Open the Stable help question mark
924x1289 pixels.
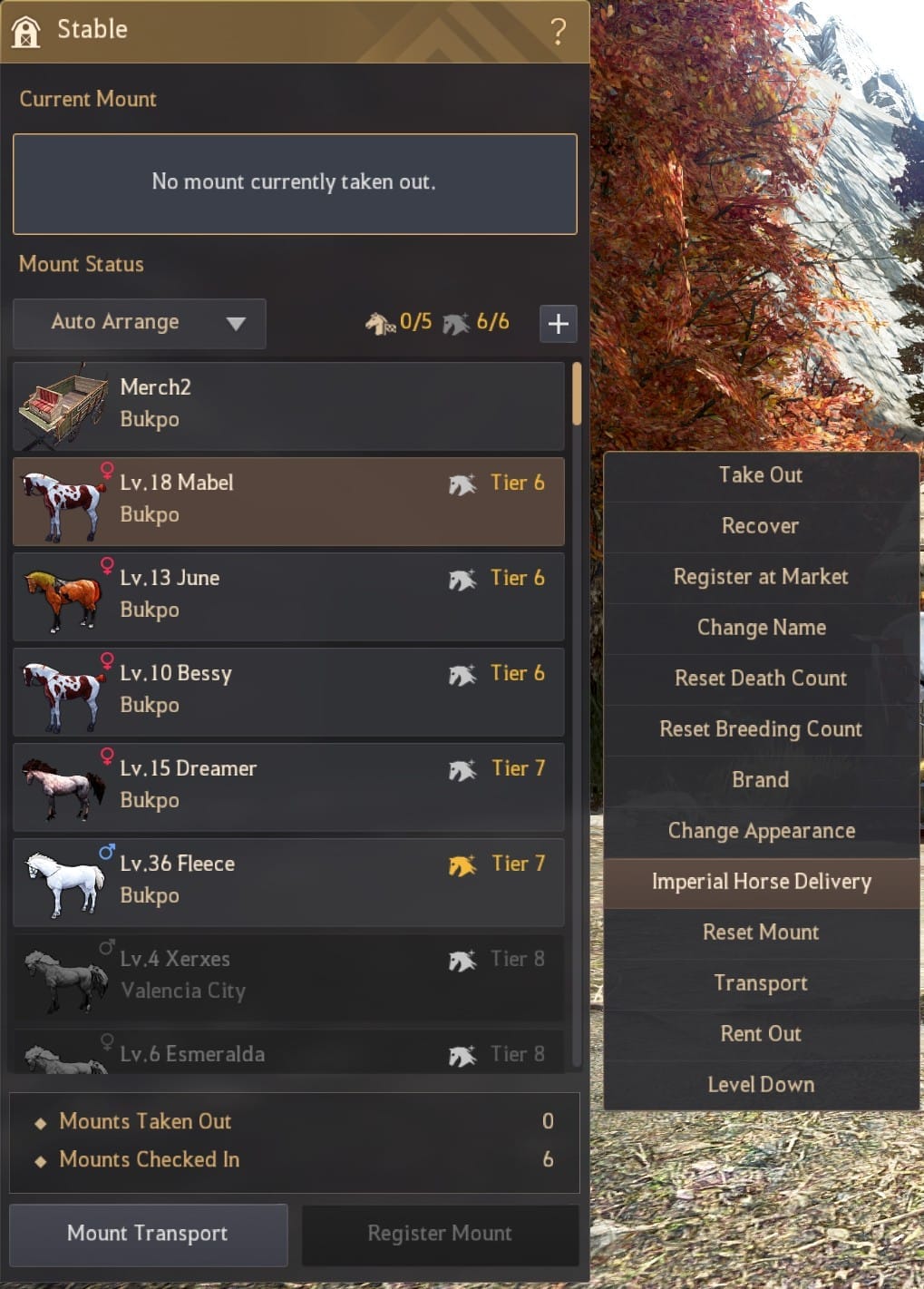[x=558, y=32]
